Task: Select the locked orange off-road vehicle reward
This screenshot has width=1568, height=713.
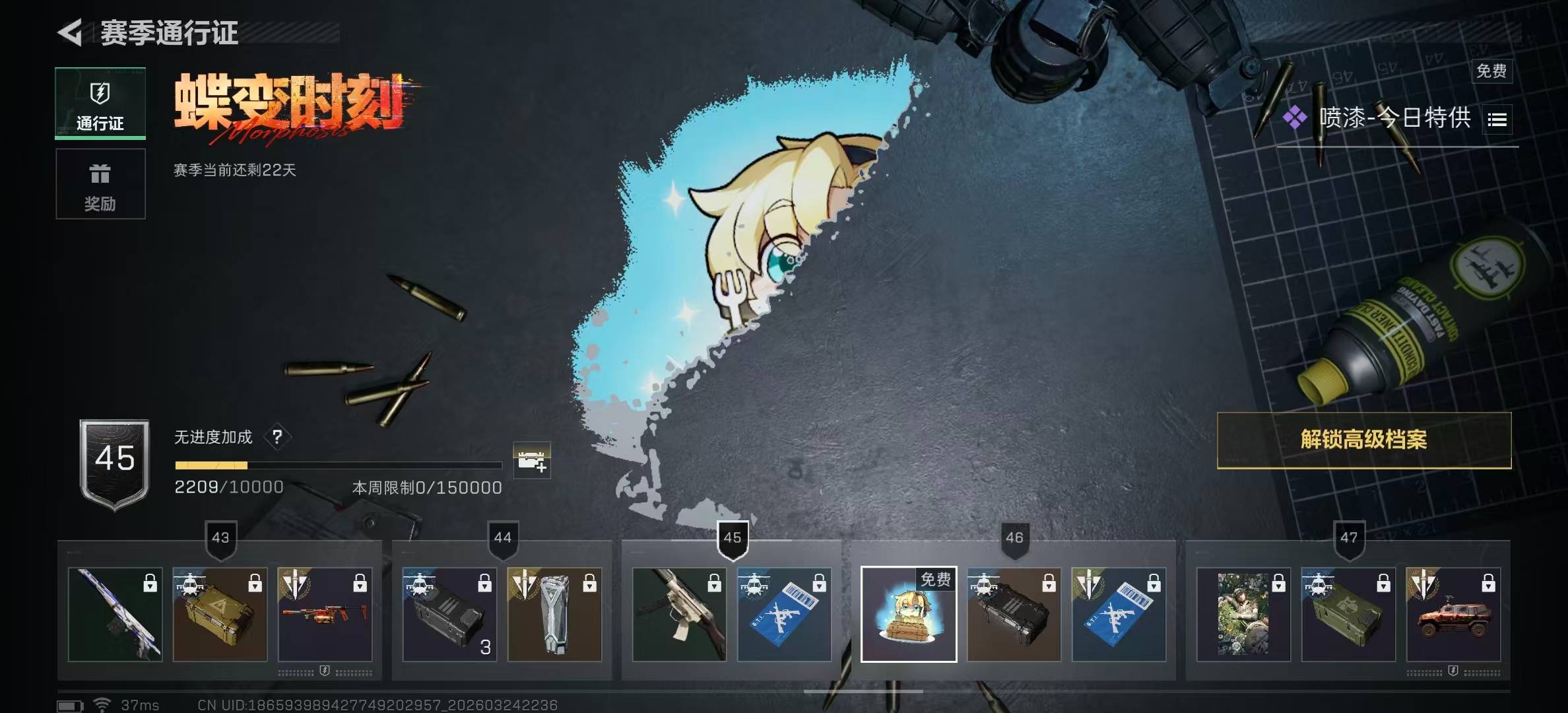Action: (x=1453, y=614)
